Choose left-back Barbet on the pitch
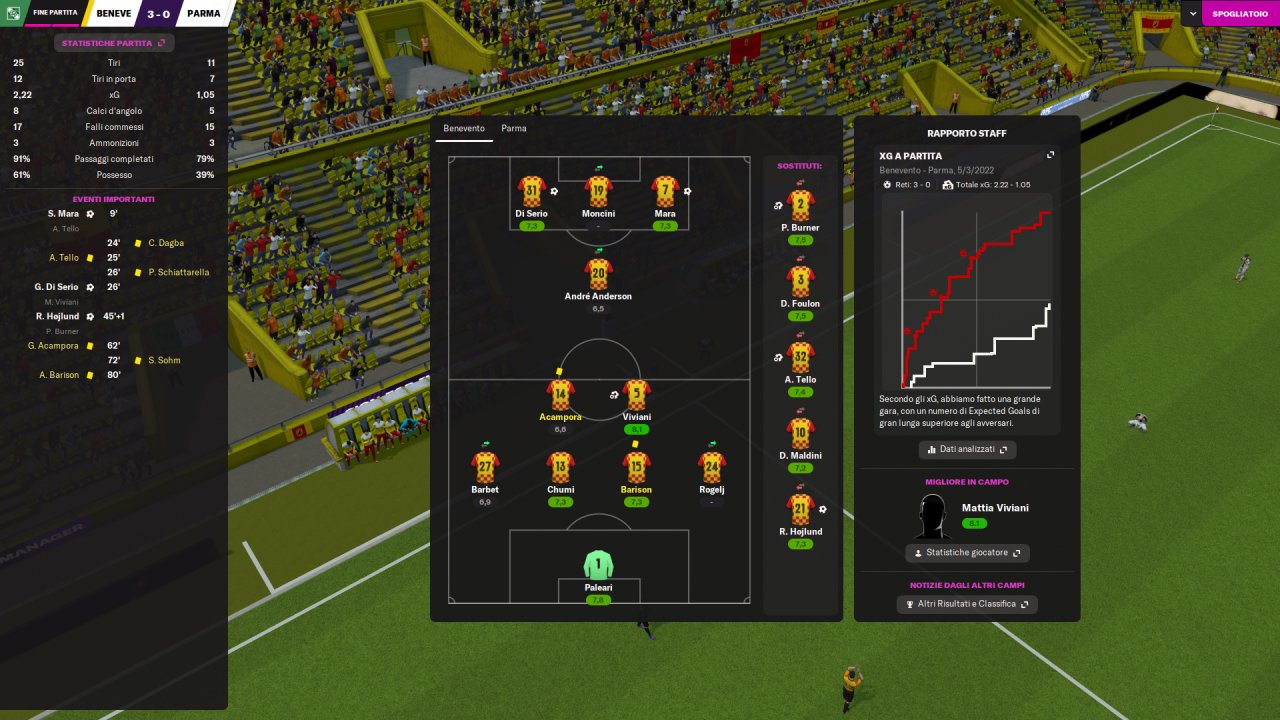 click(485, 468)
